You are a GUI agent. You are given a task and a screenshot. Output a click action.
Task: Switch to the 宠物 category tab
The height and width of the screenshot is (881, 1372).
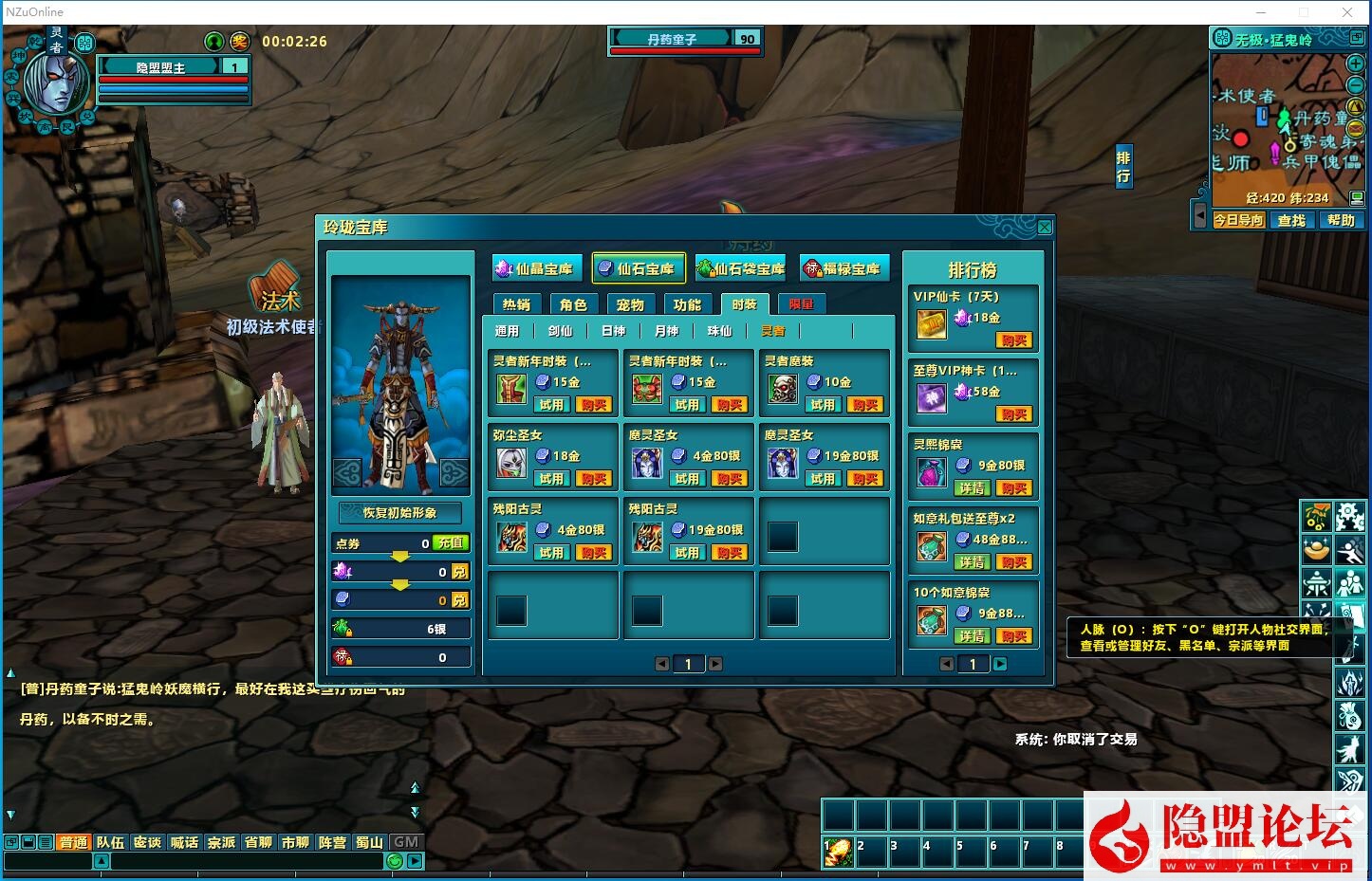pyautogui.click(x=630, y=304)
